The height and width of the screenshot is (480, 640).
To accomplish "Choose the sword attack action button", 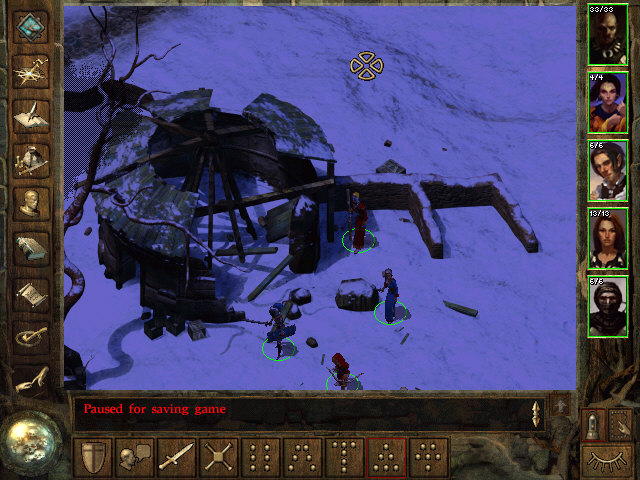I will pos(177,457).
